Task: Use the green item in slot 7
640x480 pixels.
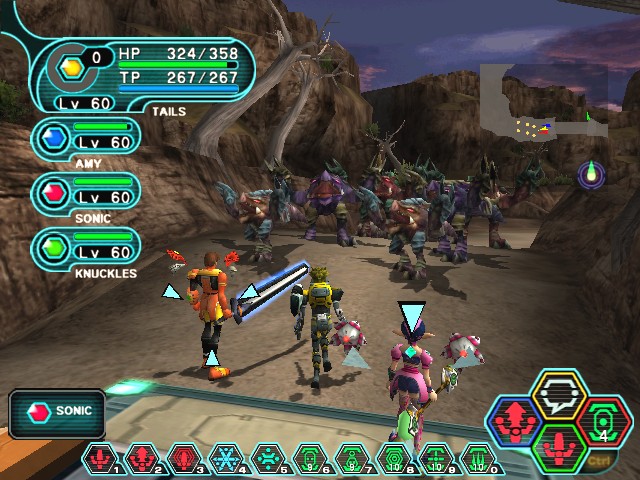Action: click(x=352, y=459)
